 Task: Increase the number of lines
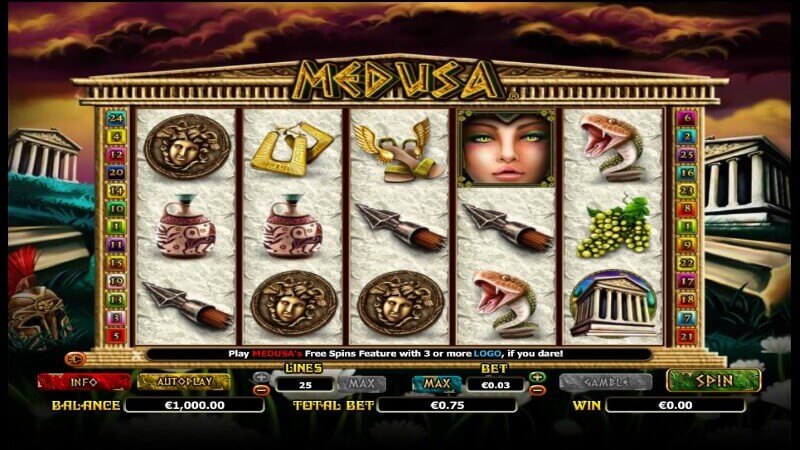coord(262,377)
